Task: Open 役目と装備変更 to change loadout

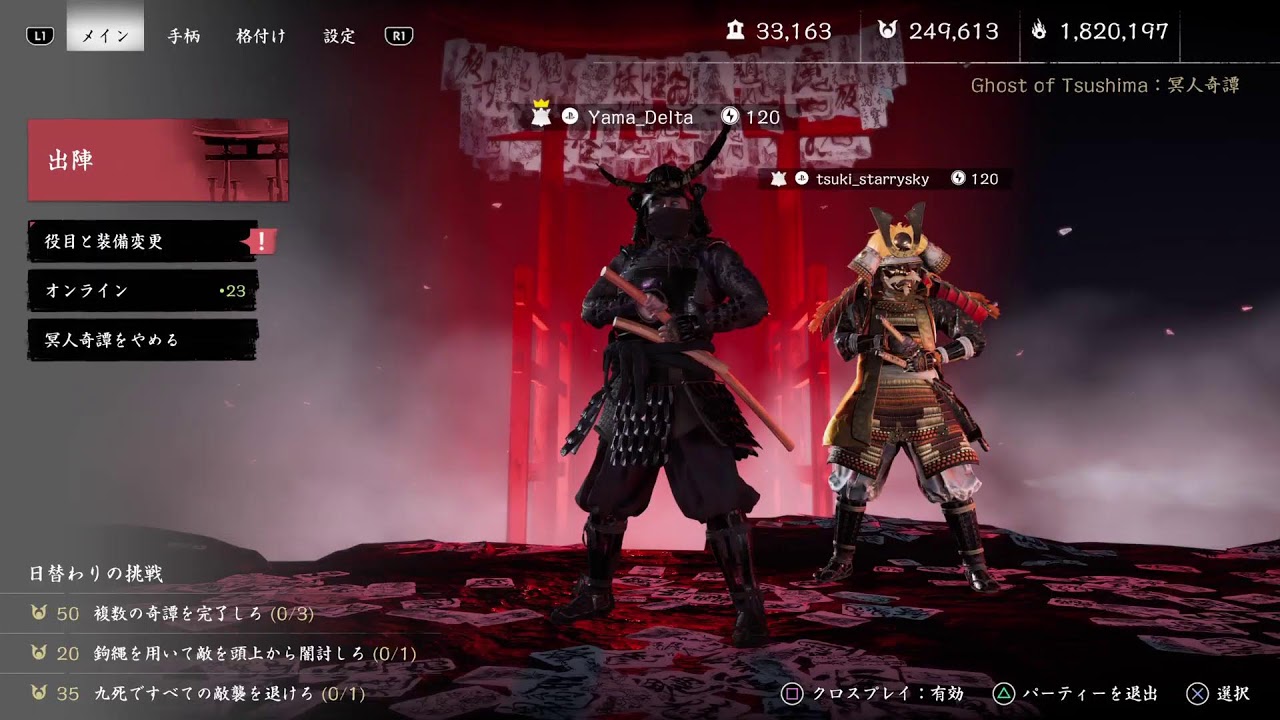Action: click(x=140, y=241)
